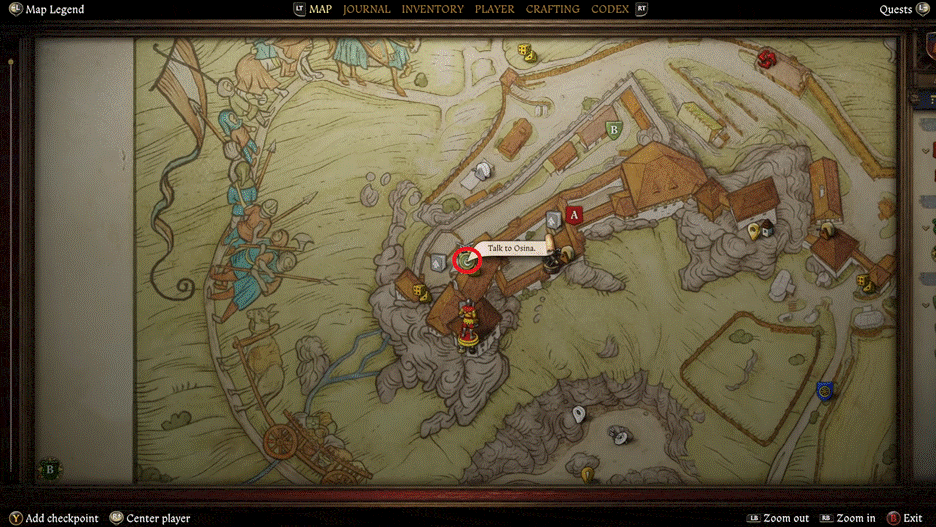The width and height of the screenshot is (936, 527).
Task: Open the Quests panel
Action: [x=895, y=10]
